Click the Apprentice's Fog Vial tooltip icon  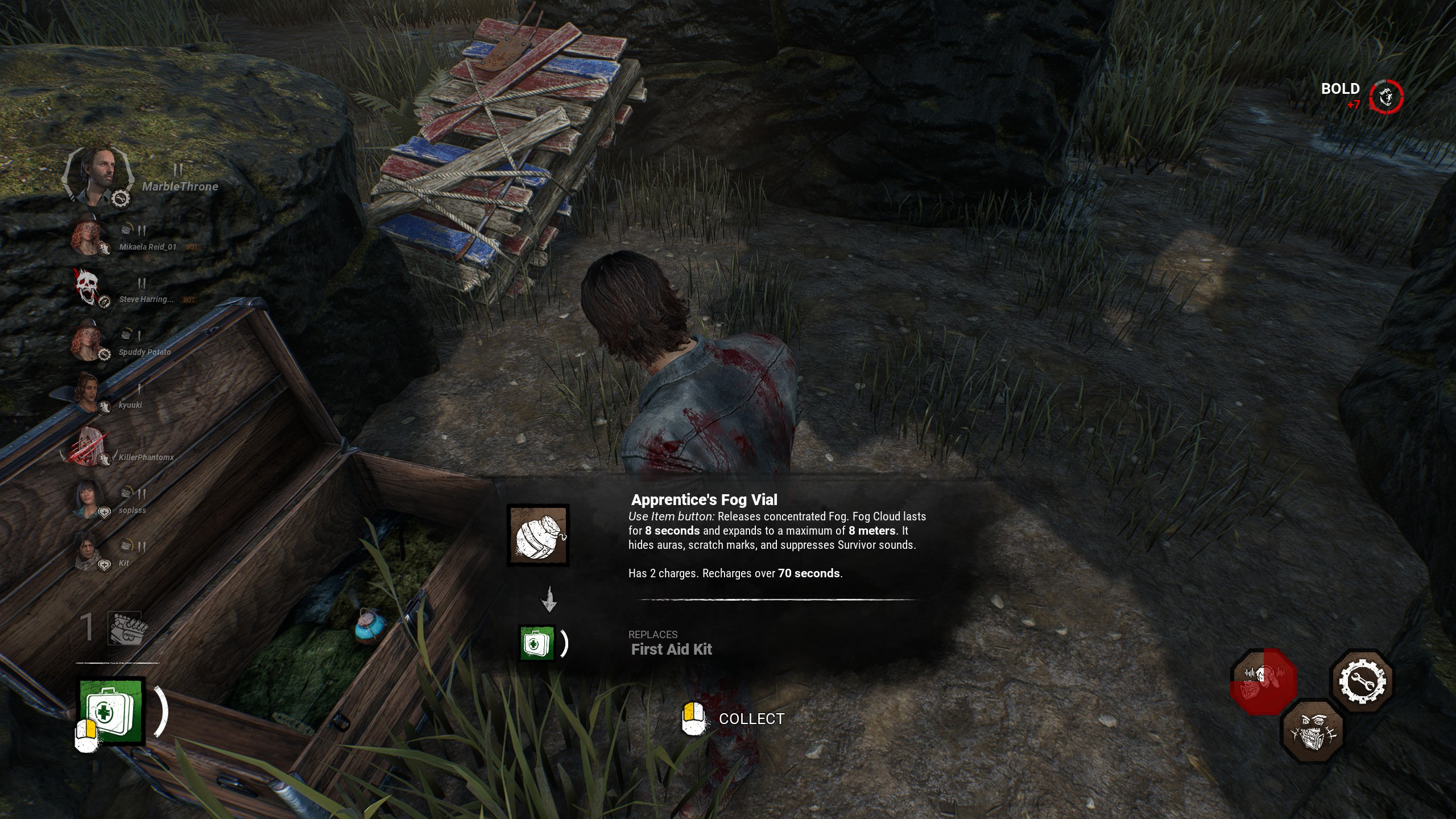[x=537, y=535]
